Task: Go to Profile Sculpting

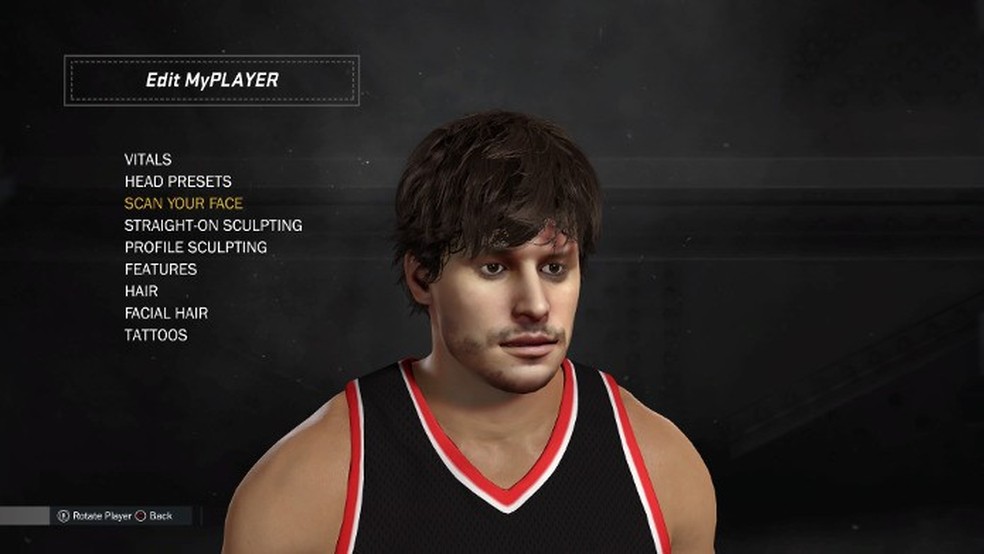Action: [196, 247]
